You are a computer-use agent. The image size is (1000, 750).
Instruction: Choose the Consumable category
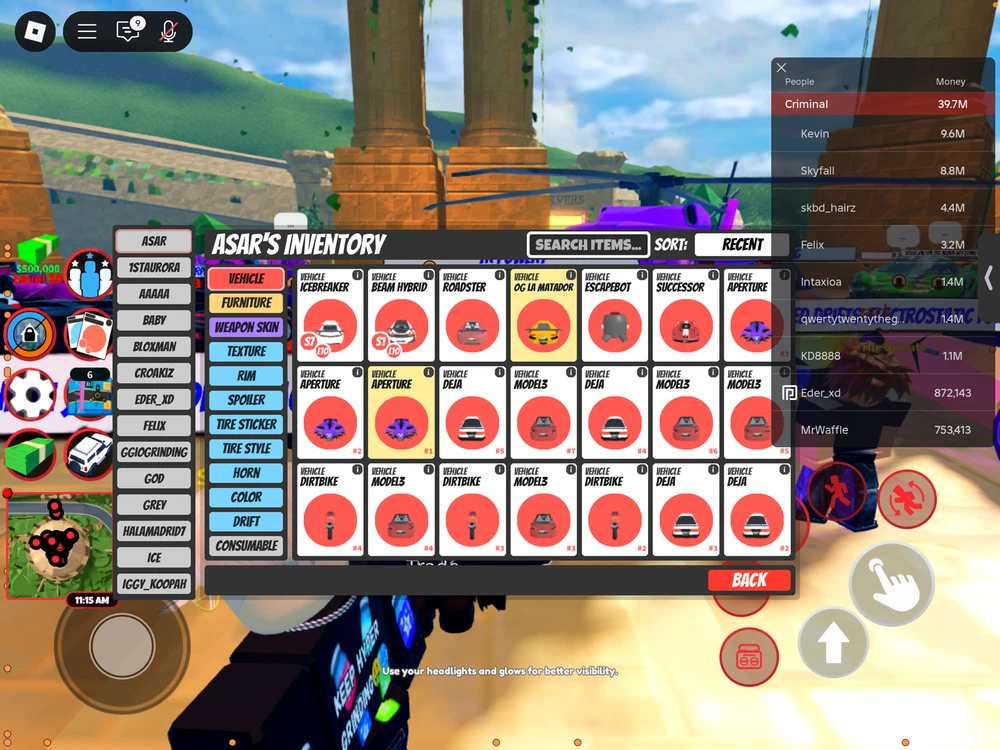pyautogui.click(x=246, y=546)
